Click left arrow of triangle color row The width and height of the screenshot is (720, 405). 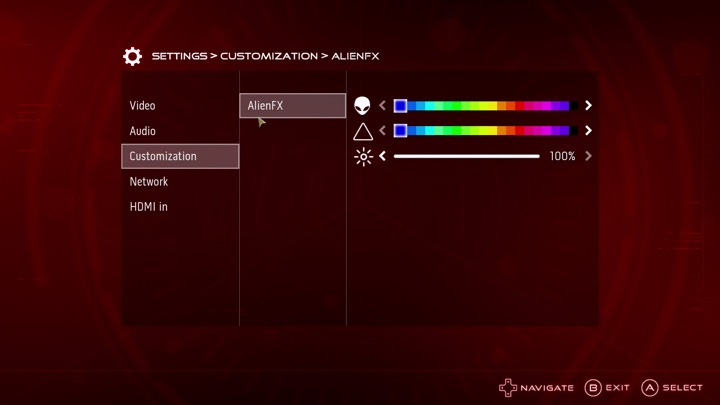[x=382, y=131]
